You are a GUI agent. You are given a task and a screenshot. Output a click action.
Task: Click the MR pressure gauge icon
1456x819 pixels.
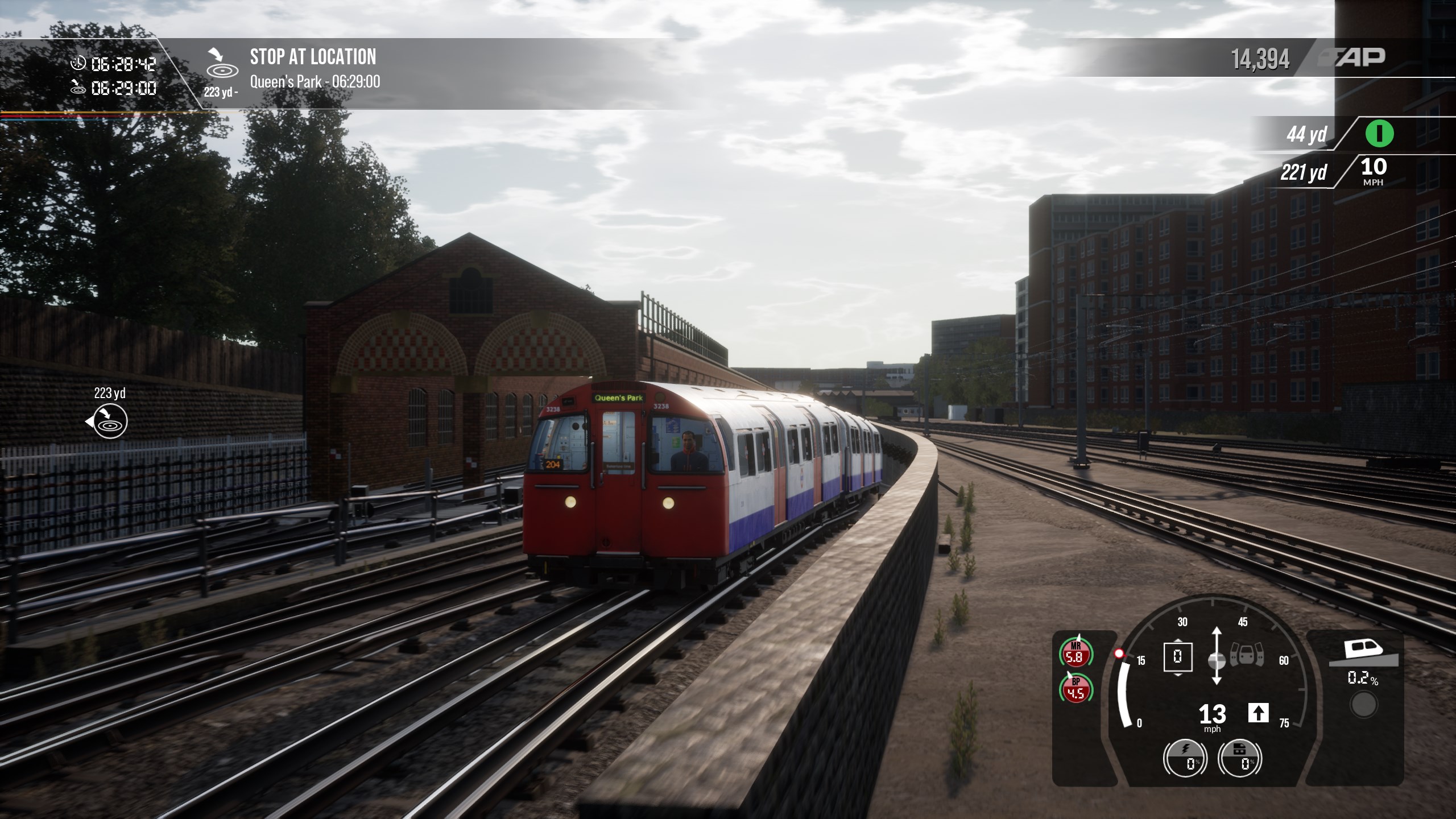pyautogui.click(x=1075, y=652)
